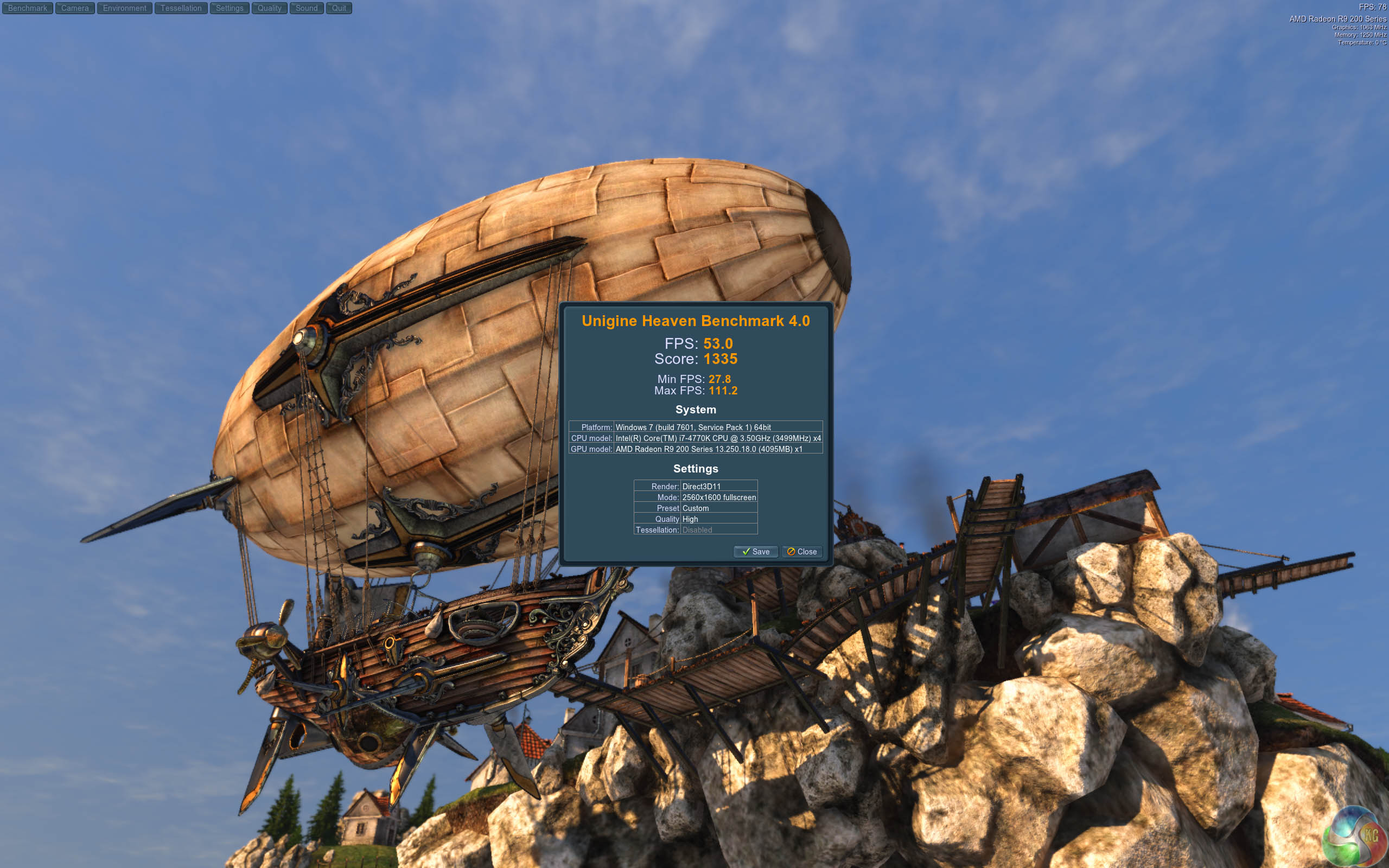Close the benchmark results dialog
Image resolution: width=1389 pixels, height=868 pixels.
coord(802,552)
